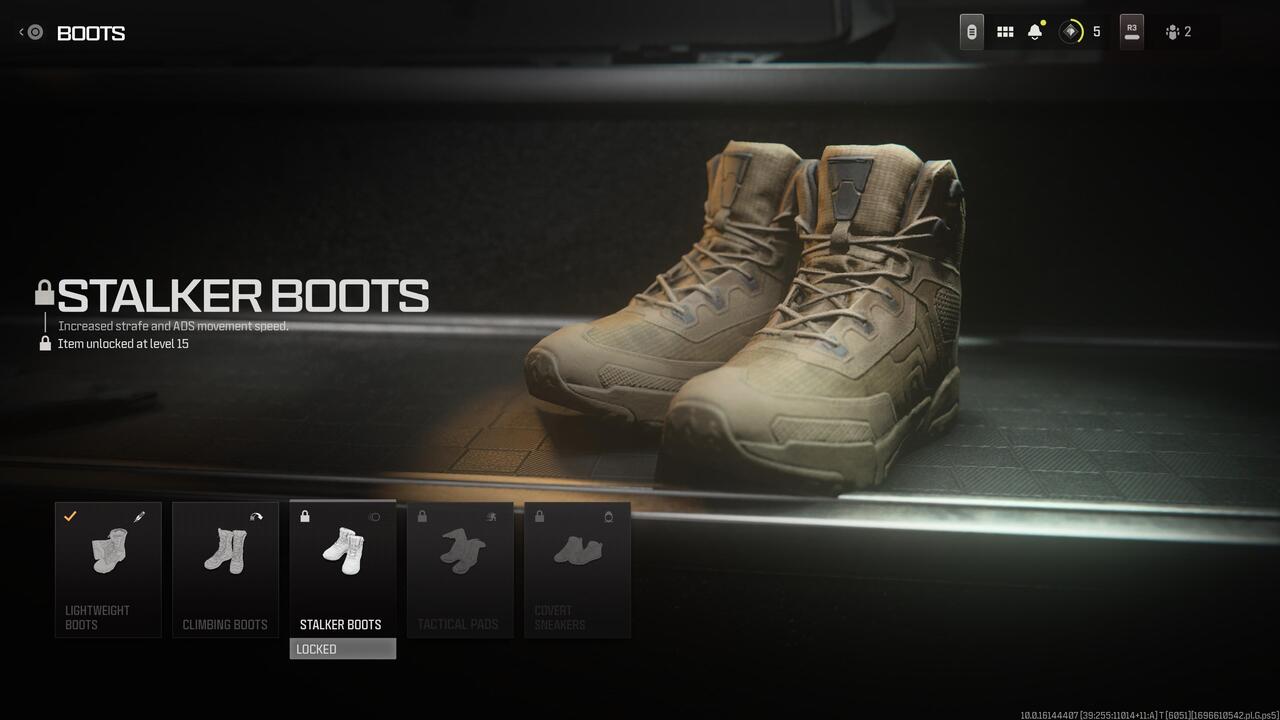Open the BOOTS header tab
The height and width of the screenshot is (720, 1280).
coord(91,33)
